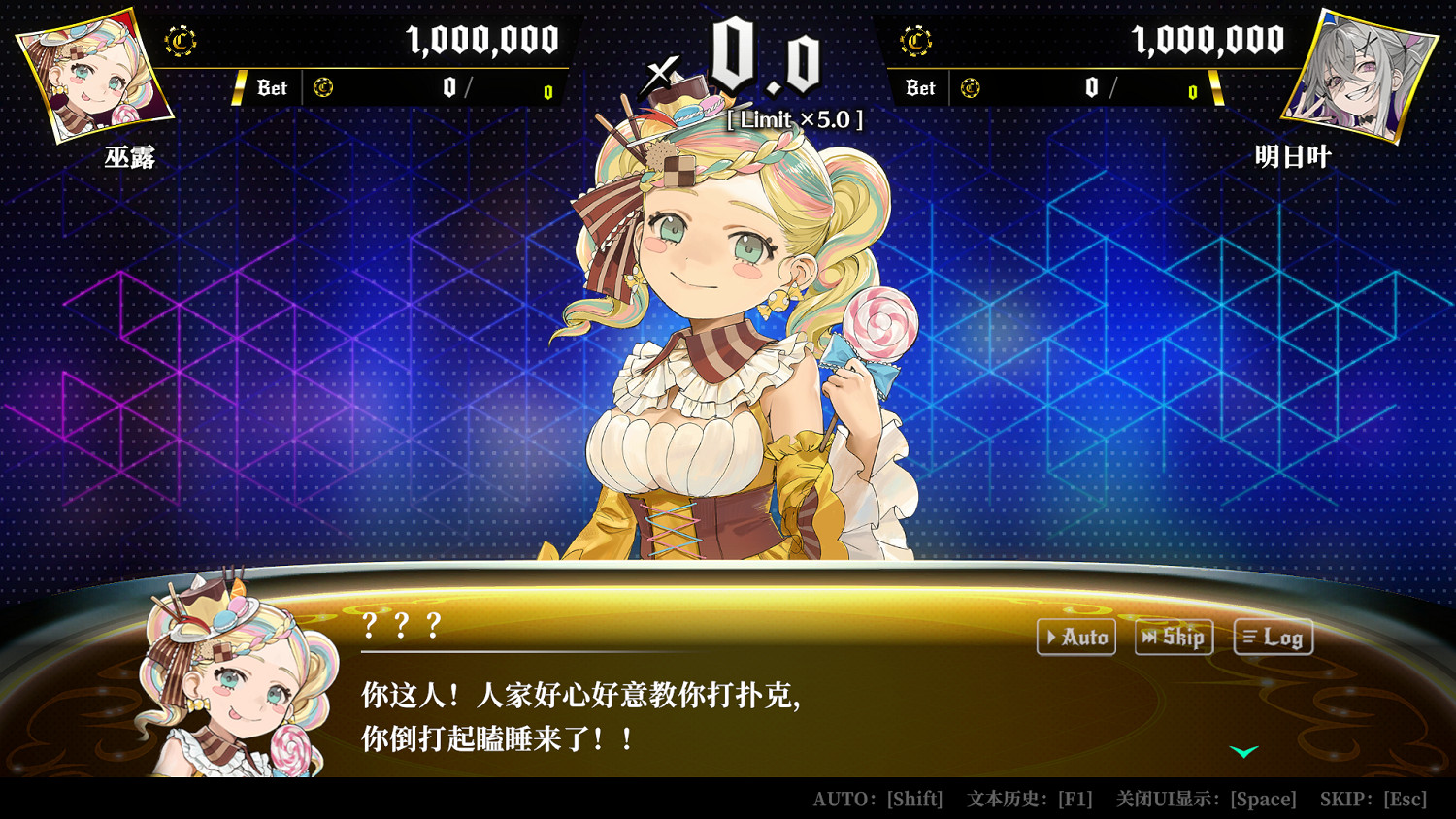This screenshot has width=1456, height=819.
Task: Click the ??? speaker name label
Action: [x=399, y=626]
